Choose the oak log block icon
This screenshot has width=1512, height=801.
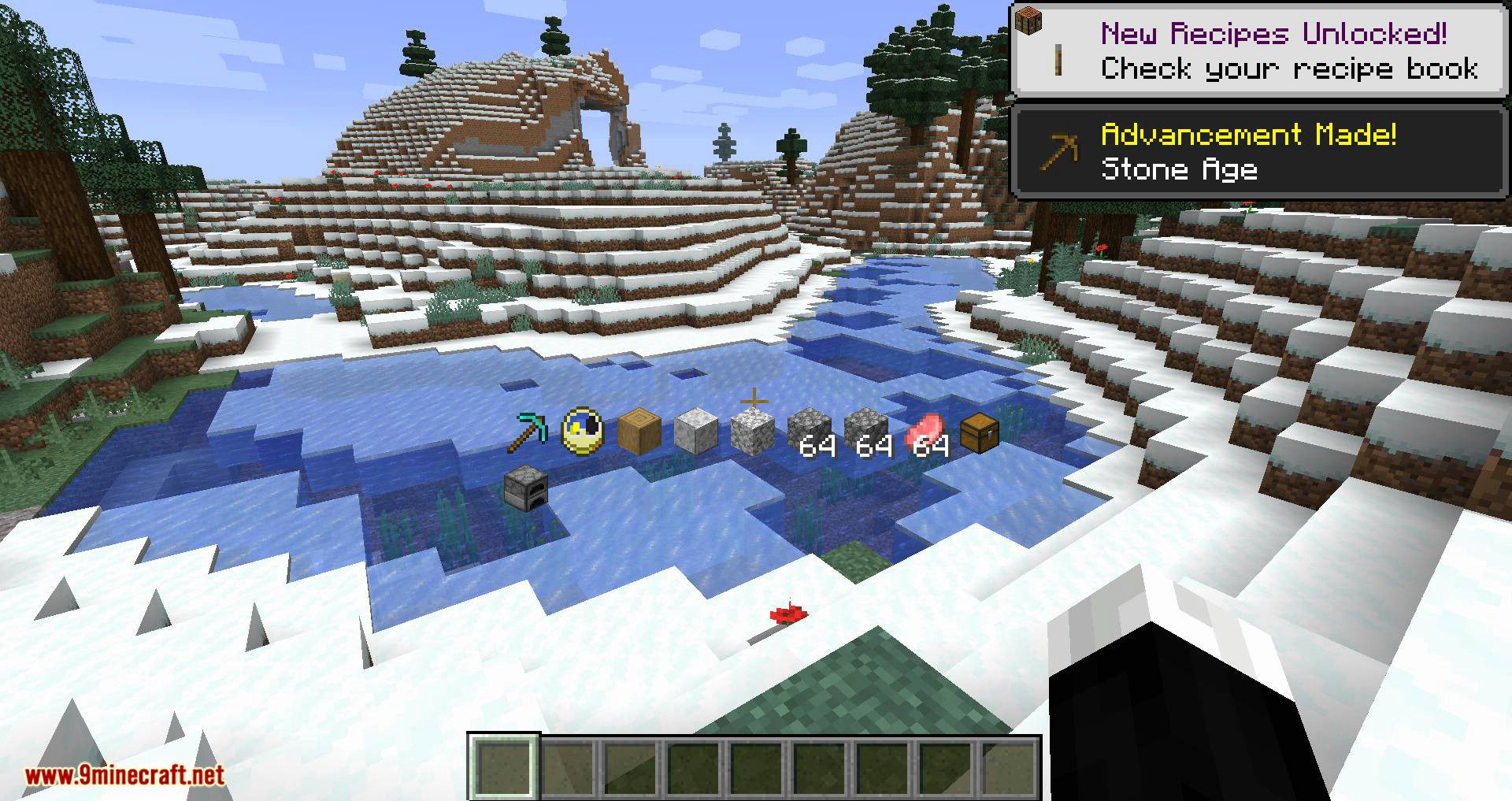click(639, 432)
